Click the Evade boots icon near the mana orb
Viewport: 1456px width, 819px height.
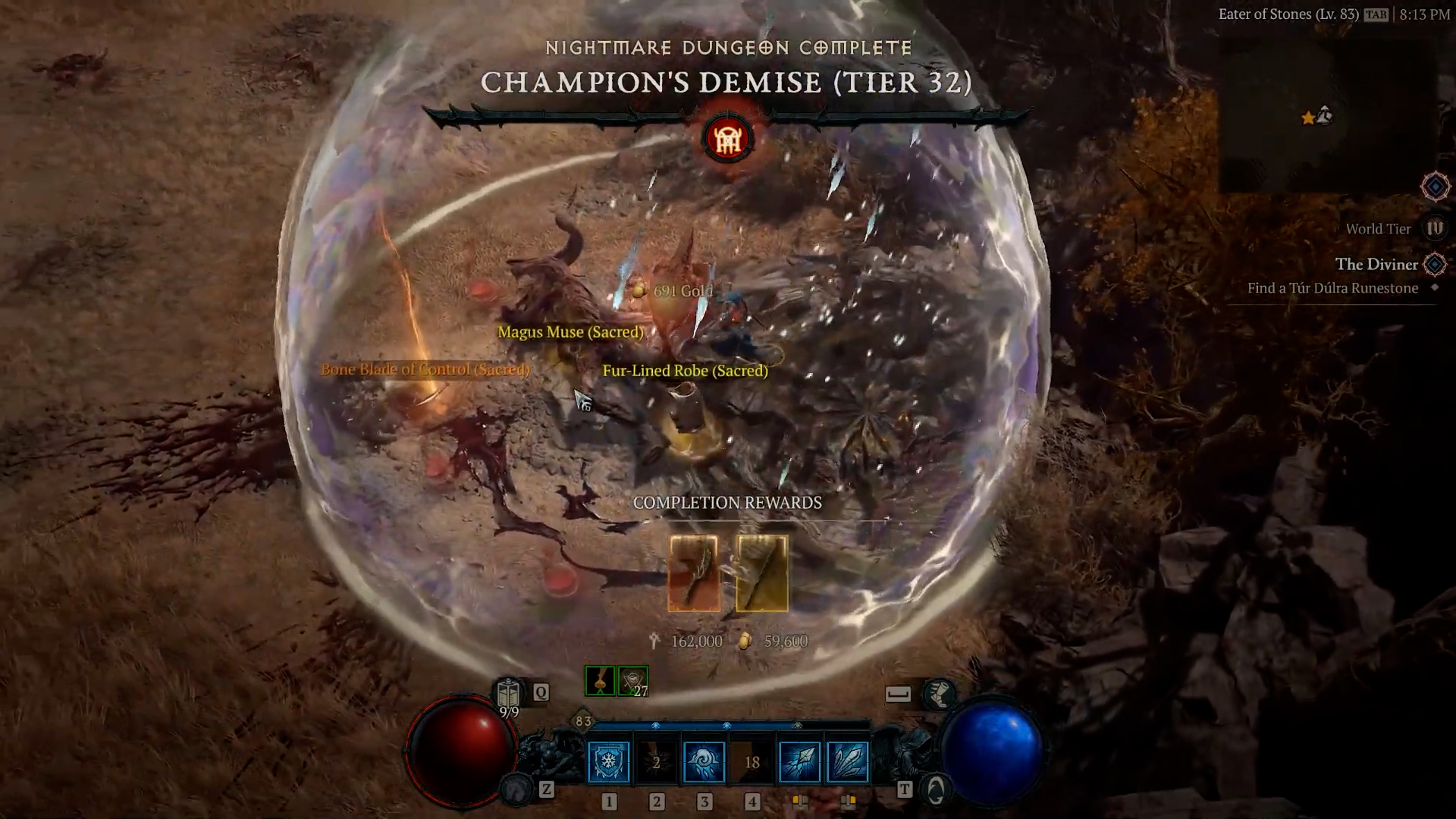(940, 693)
